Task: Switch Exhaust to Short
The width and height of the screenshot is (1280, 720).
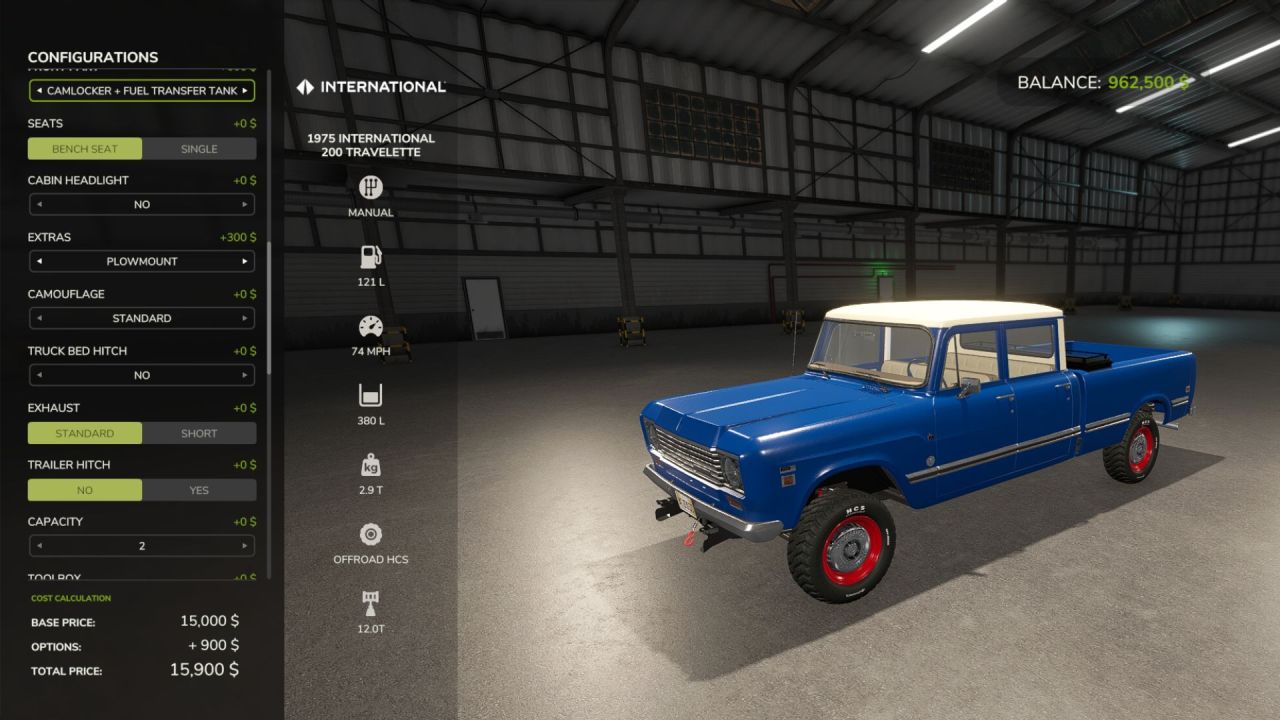Action: pos(200,433)
